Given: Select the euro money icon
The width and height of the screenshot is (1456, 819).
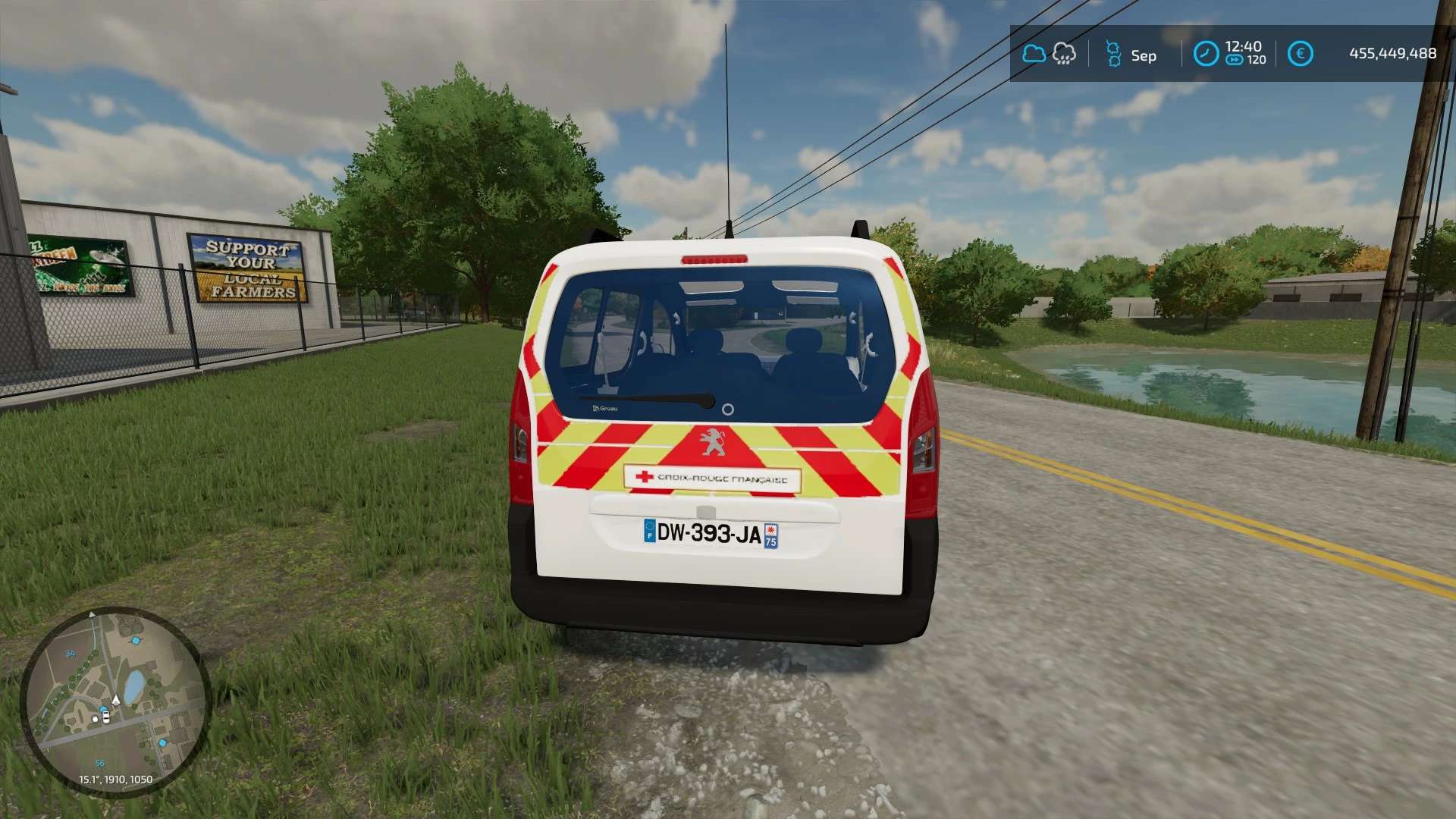Looking at the screenshot, I should [x=1300, y=54].
